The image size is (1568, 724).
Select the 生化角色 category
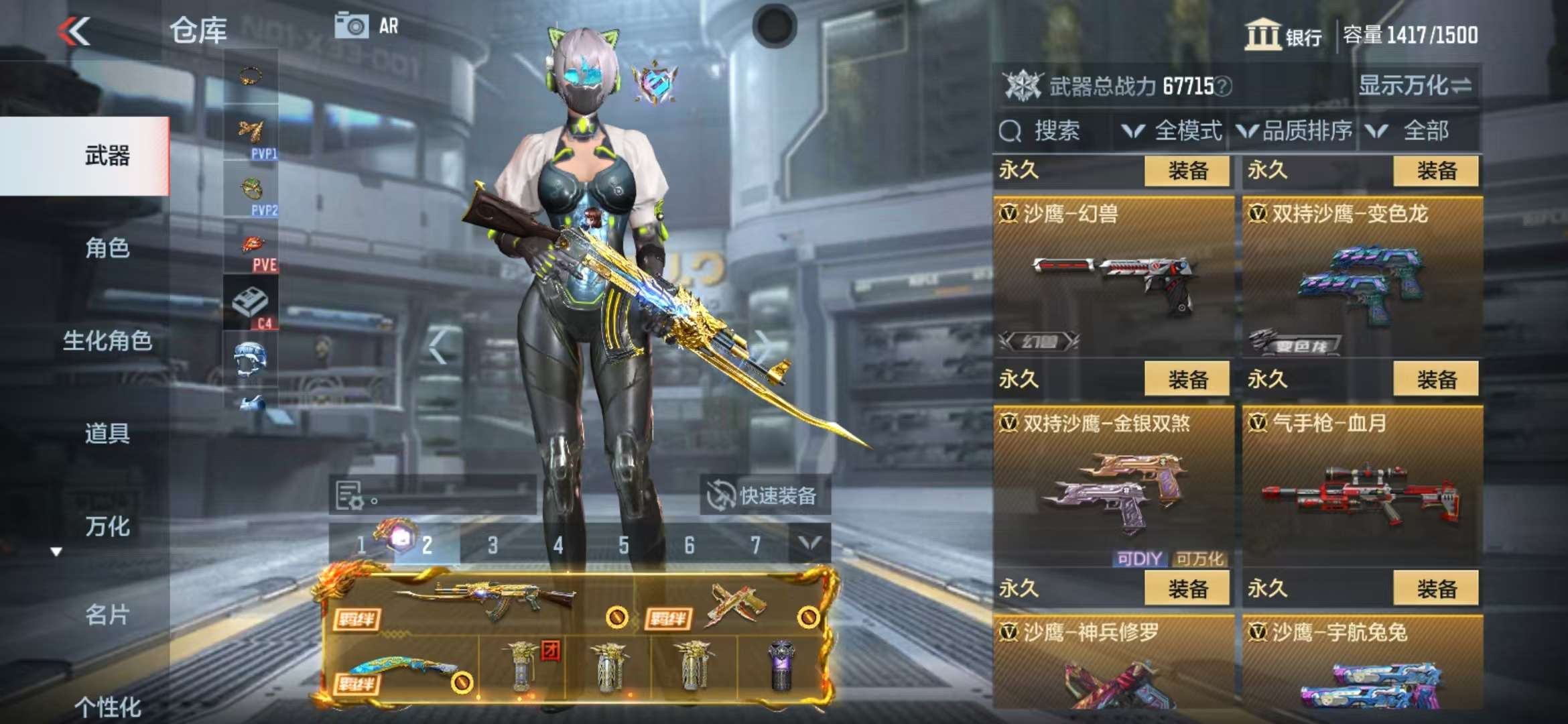point(107,341)
